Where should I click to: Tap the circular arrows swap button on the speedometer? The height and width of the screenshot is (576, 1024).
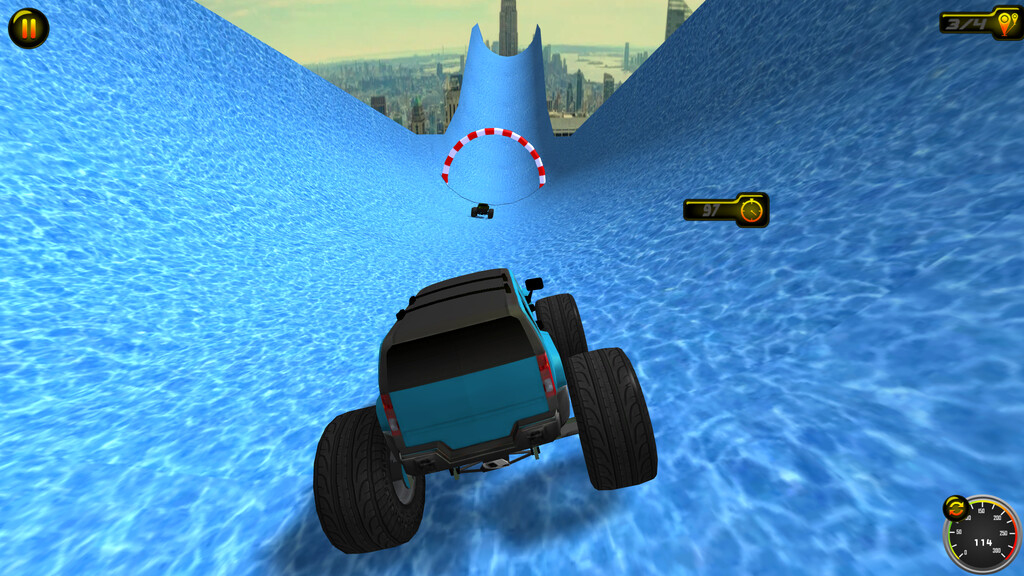pyautogui.click(x=956, y=508)
